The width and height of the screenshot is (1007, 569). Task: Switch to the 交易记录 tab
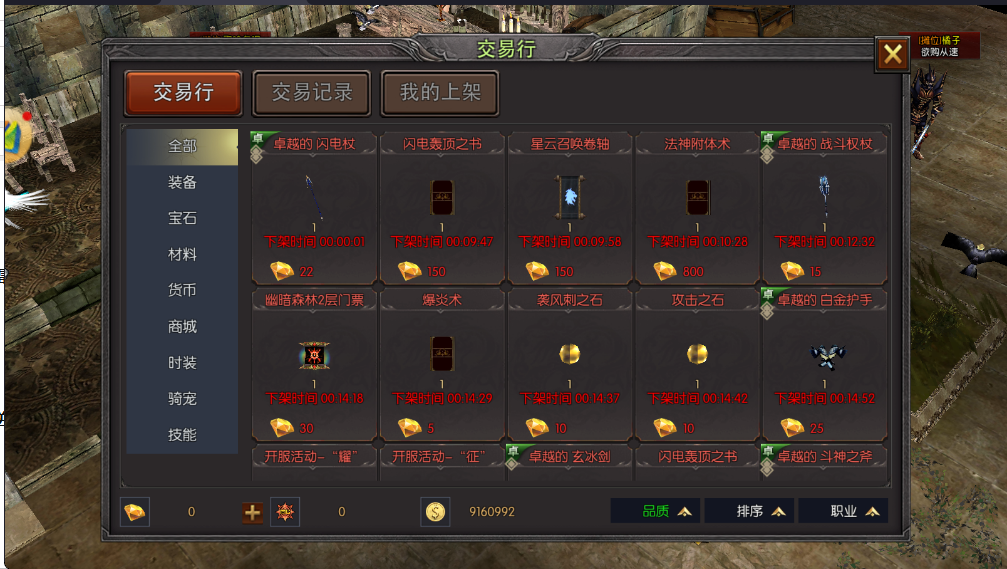(312, 93)
